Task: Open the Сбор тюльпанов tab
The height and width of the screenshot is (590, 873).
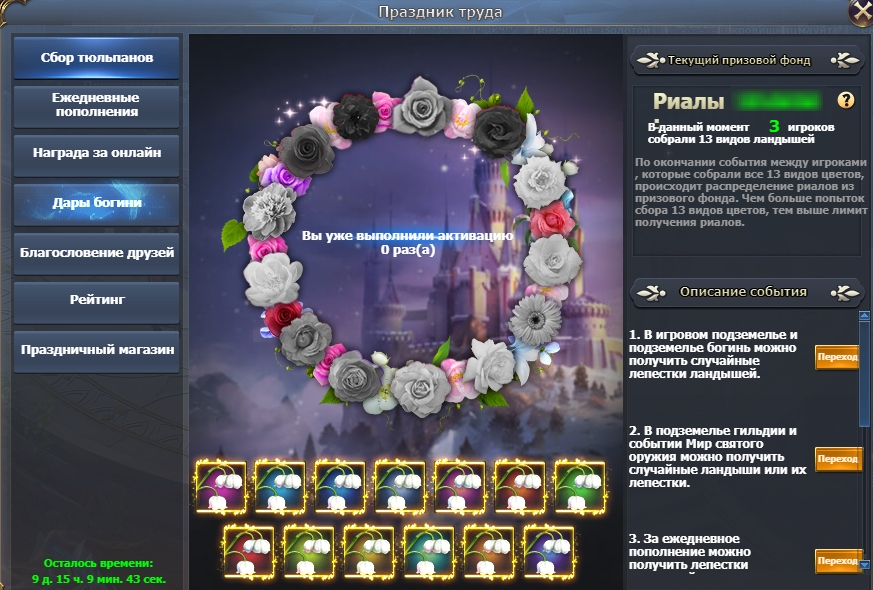Action: pos(97,58)
